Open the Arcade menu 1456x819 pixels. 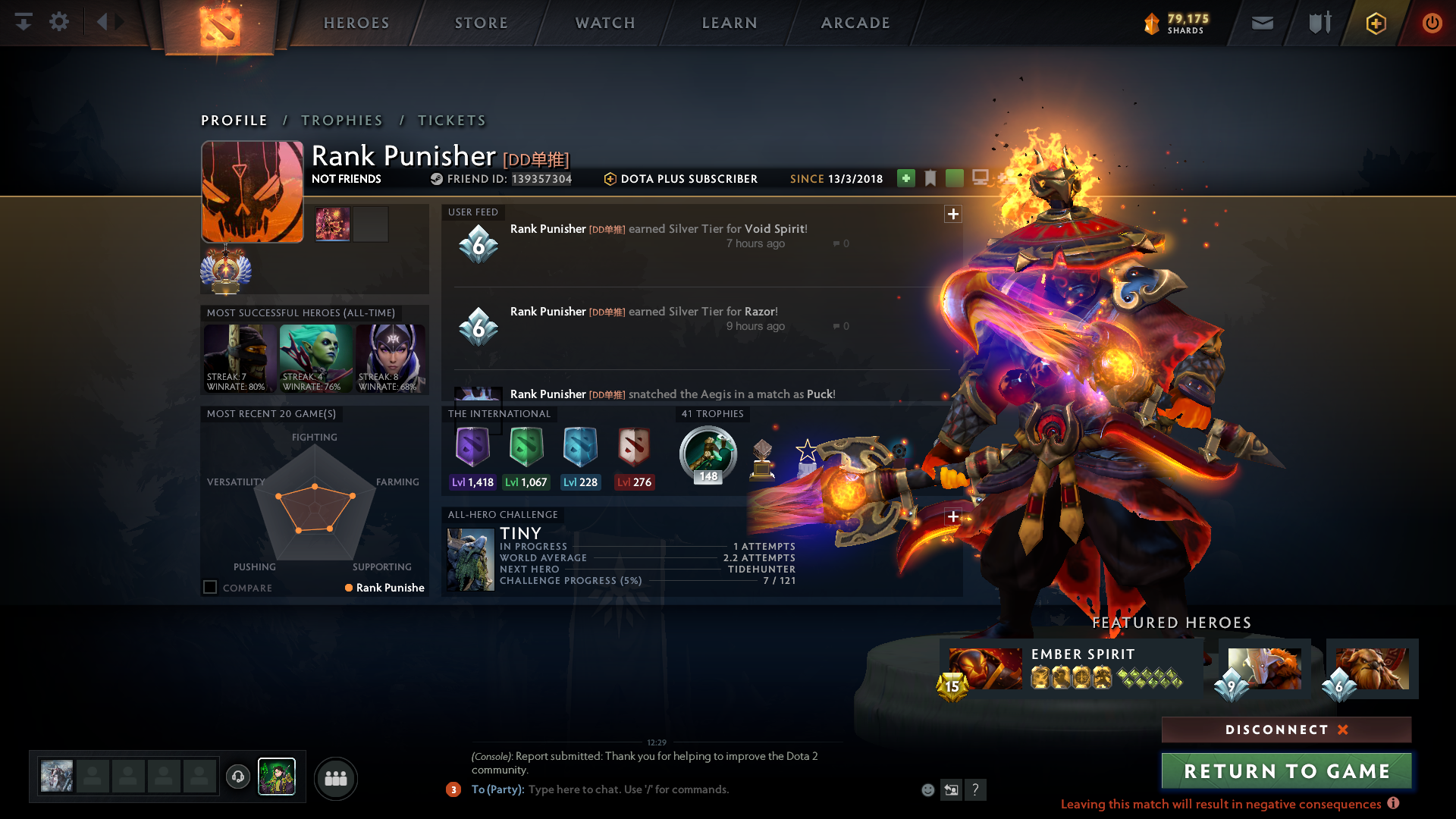pos(855,23)
